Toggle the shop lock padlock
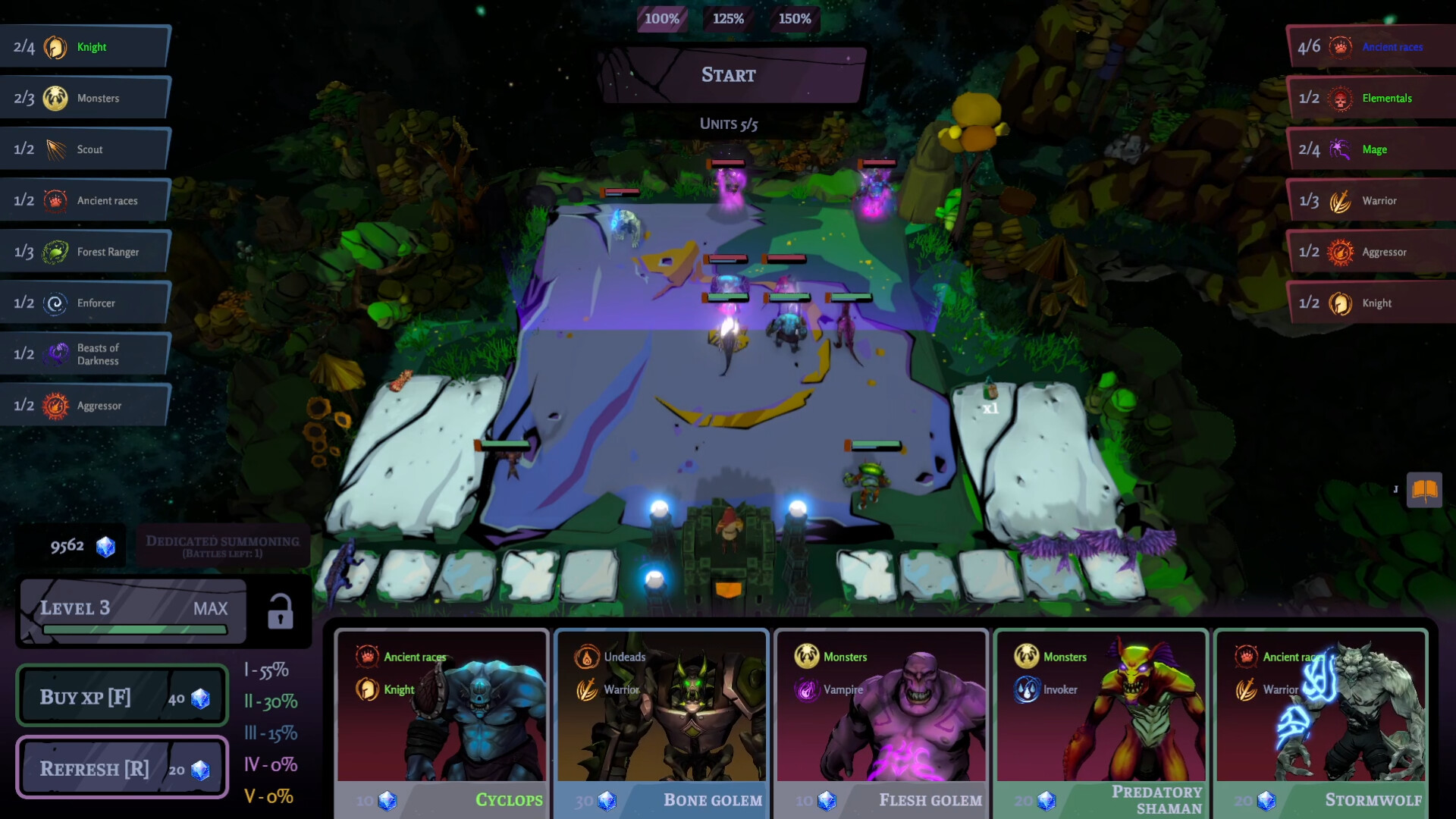The height and width of the screenshot is (819, 1456). (280, 611)
